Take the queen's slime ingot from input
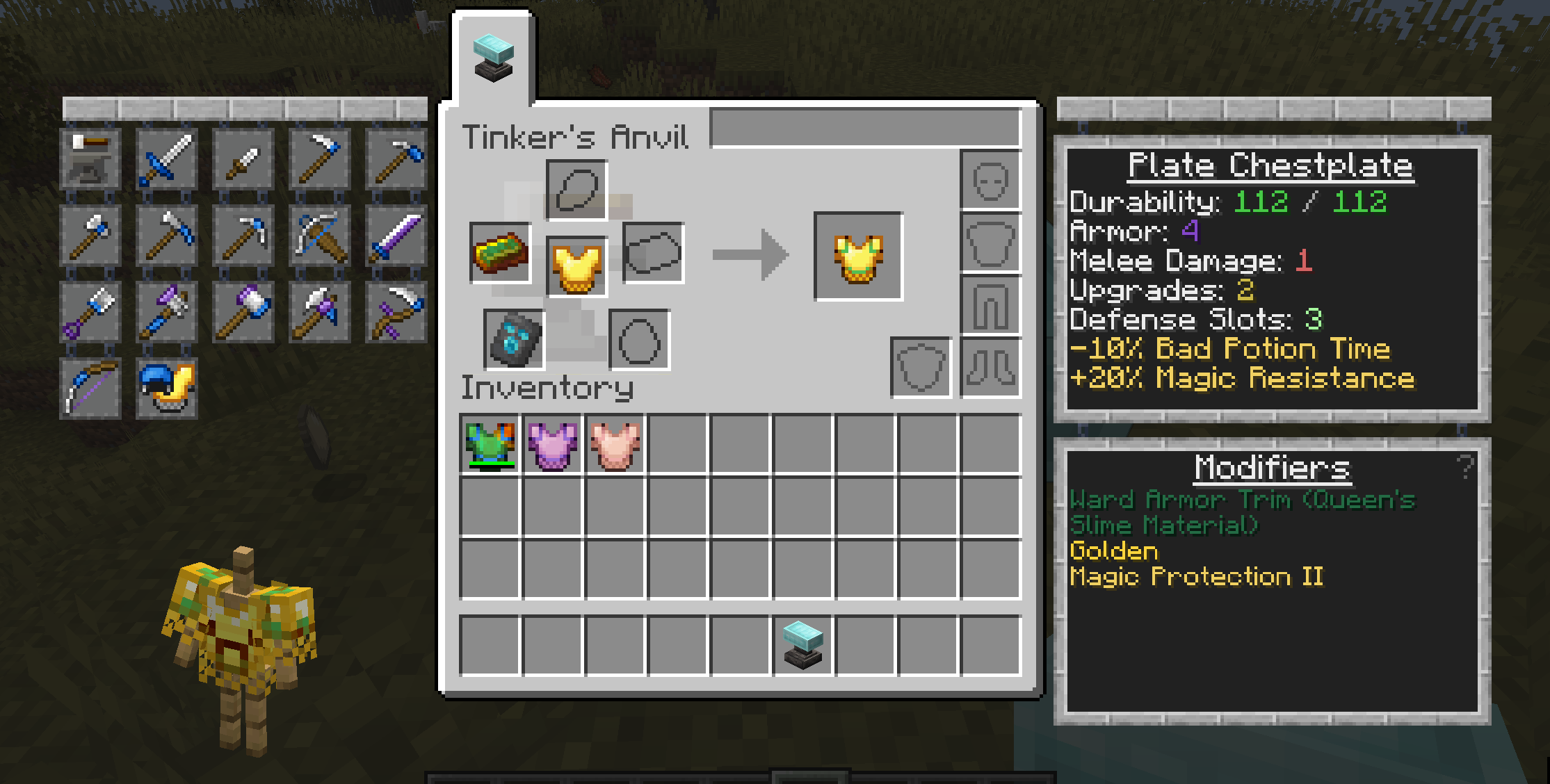Screen dimensions: 1550x784 (501, 253)
